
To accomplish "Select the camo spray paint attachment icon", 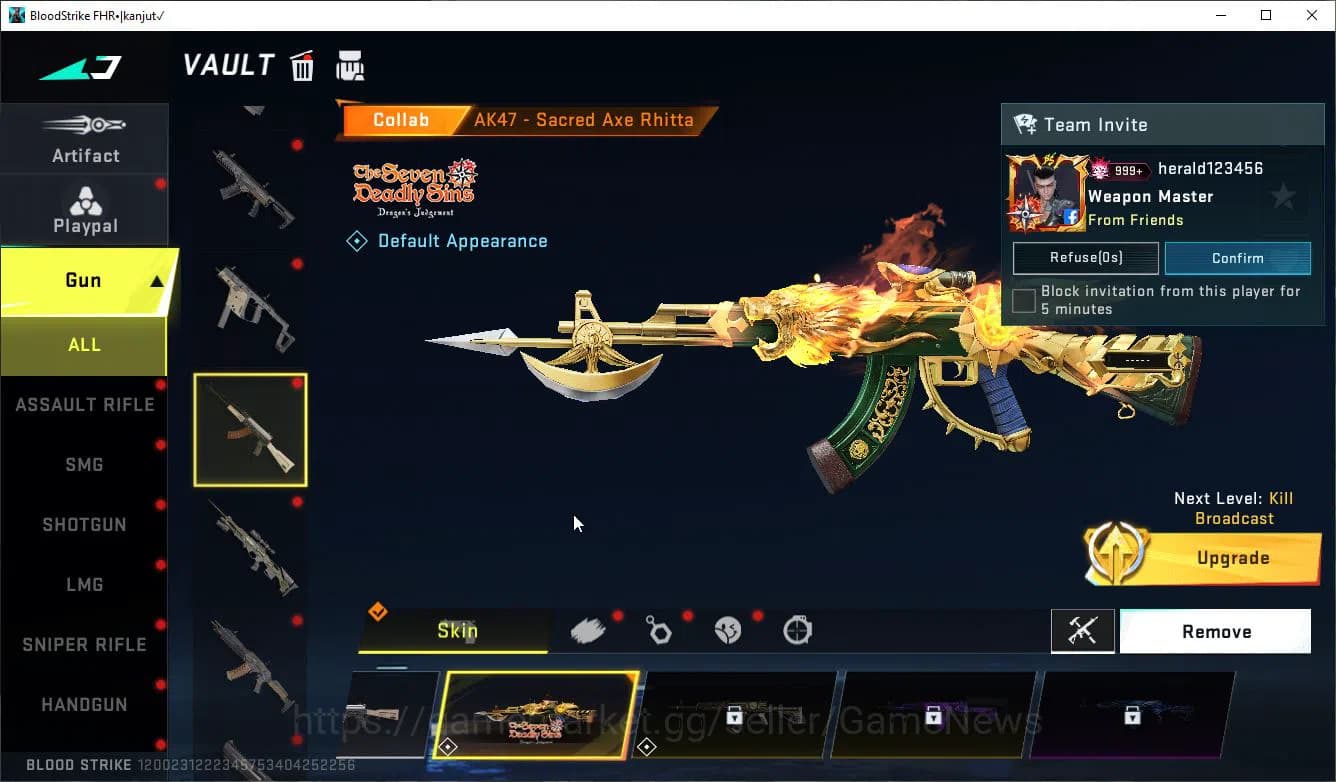I will (589, 629).
